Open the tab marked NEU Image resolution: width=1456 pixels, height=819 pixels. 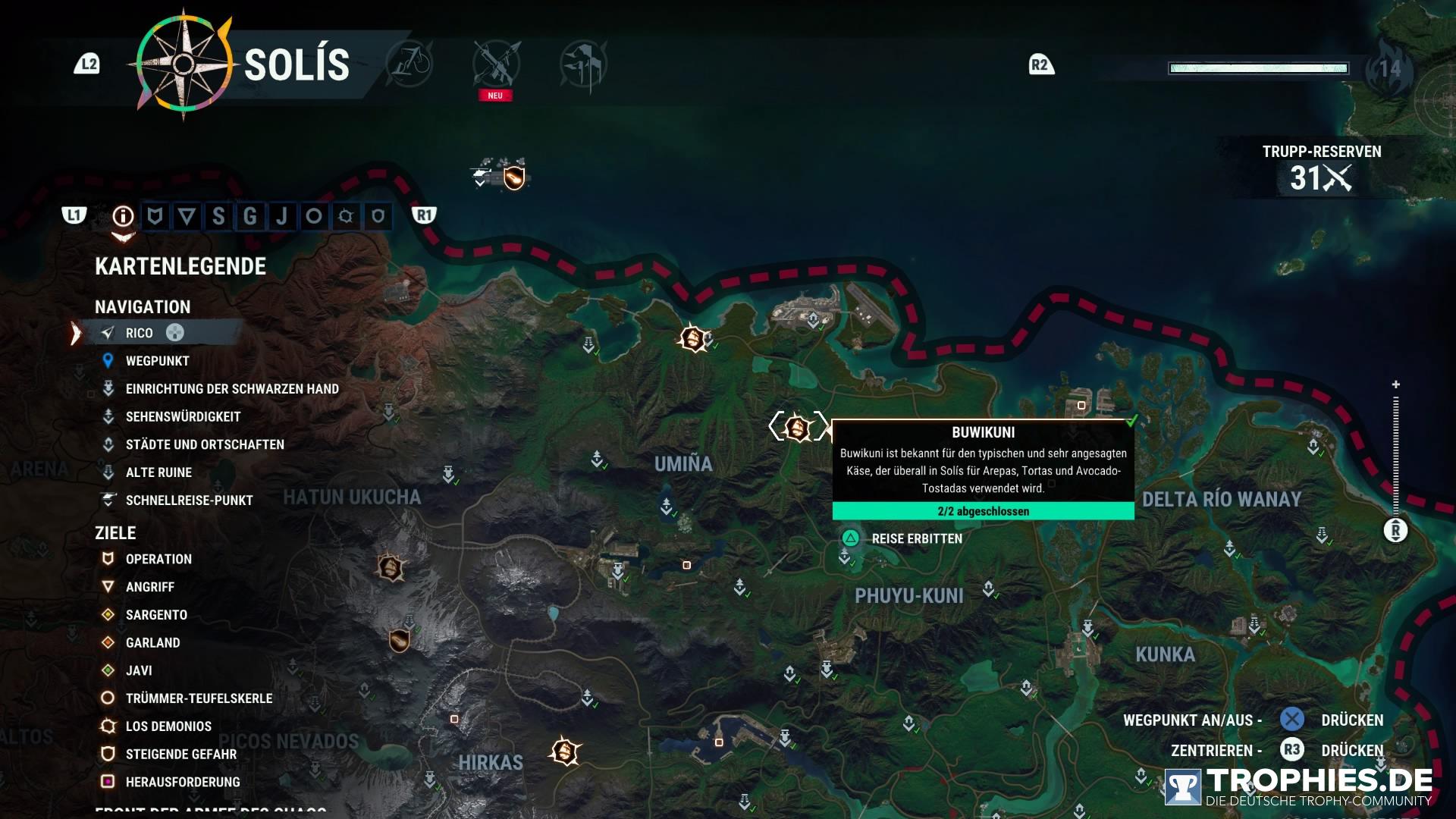(x=496, y=65)
